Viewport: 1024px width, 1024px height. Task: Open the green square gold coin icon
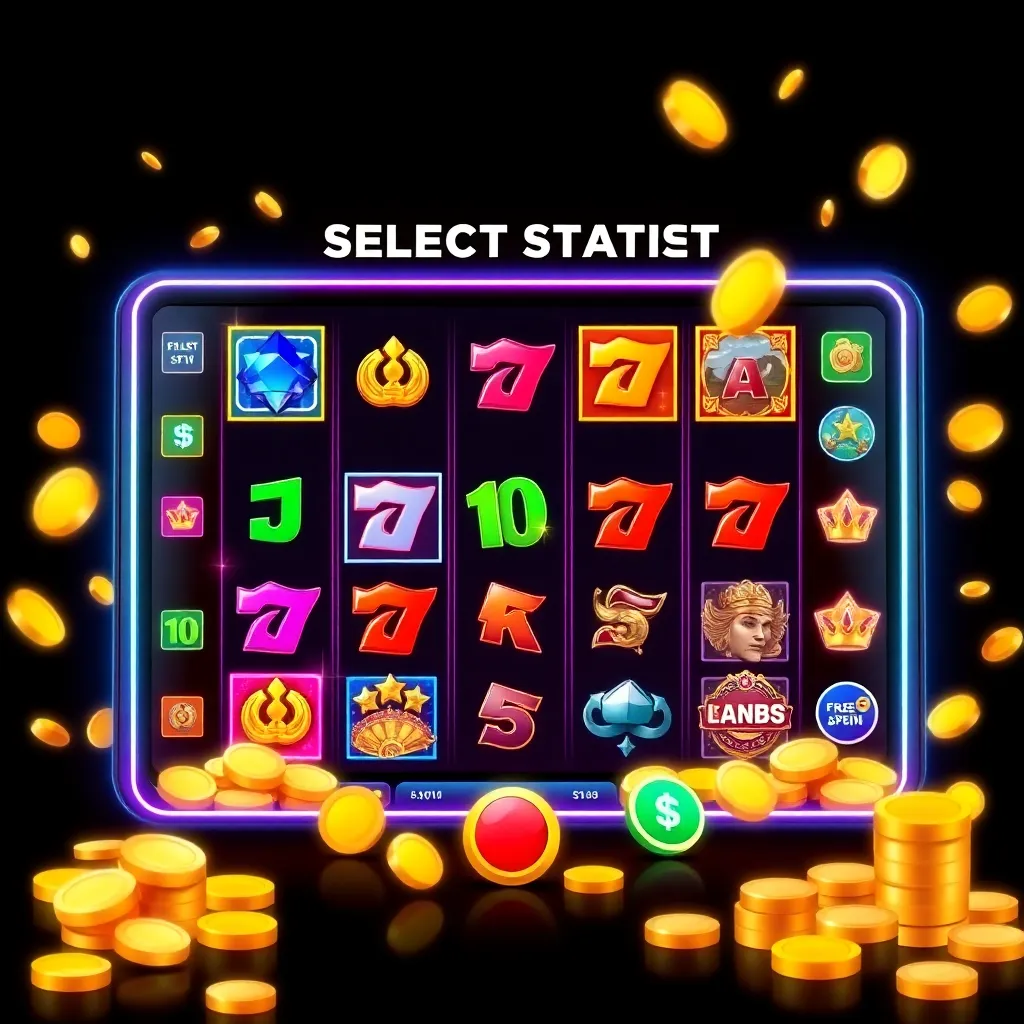846,357
